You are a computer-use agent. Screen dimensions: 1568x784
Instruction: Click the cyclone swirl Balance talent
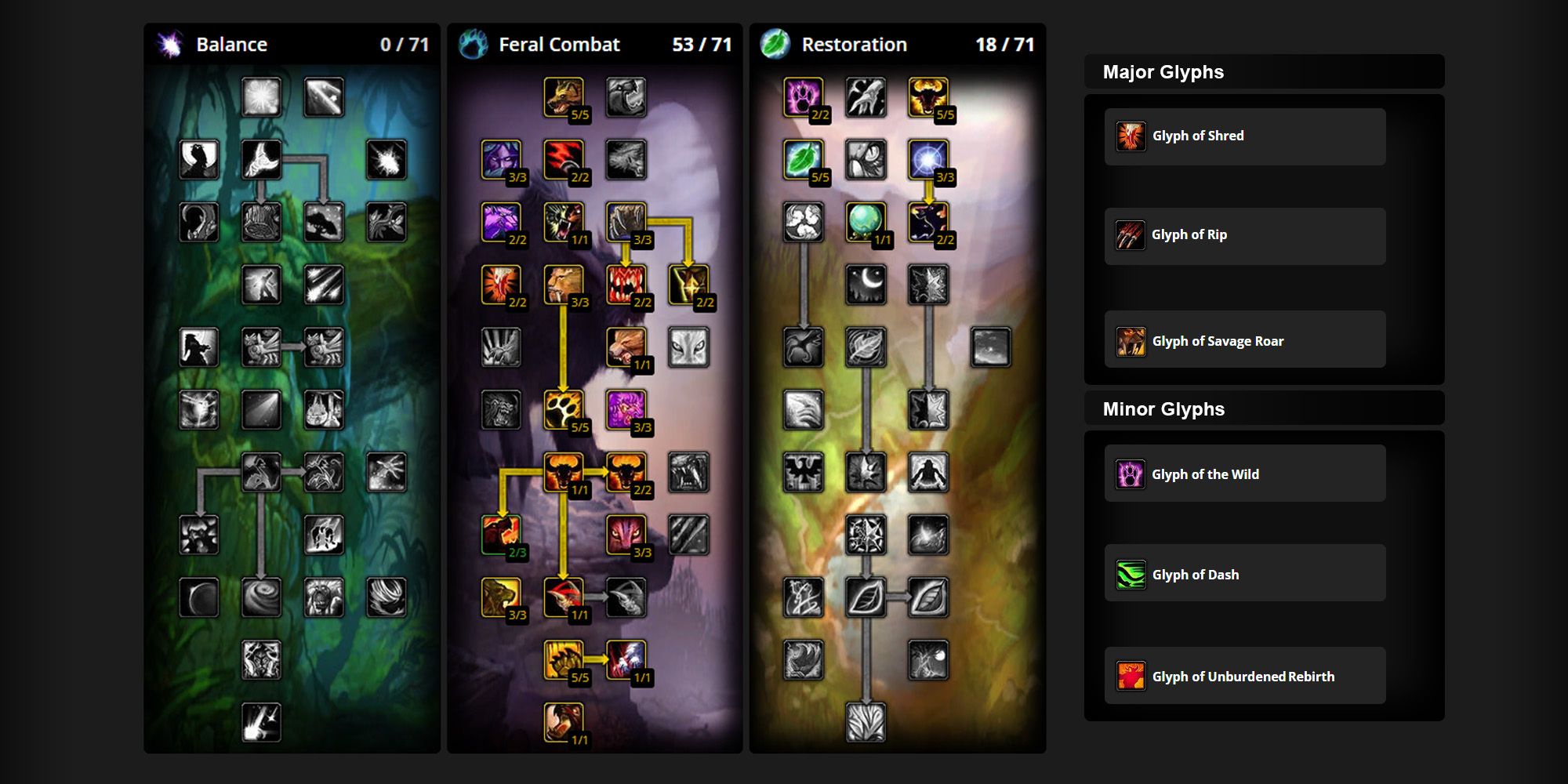[x=261, y=597]
